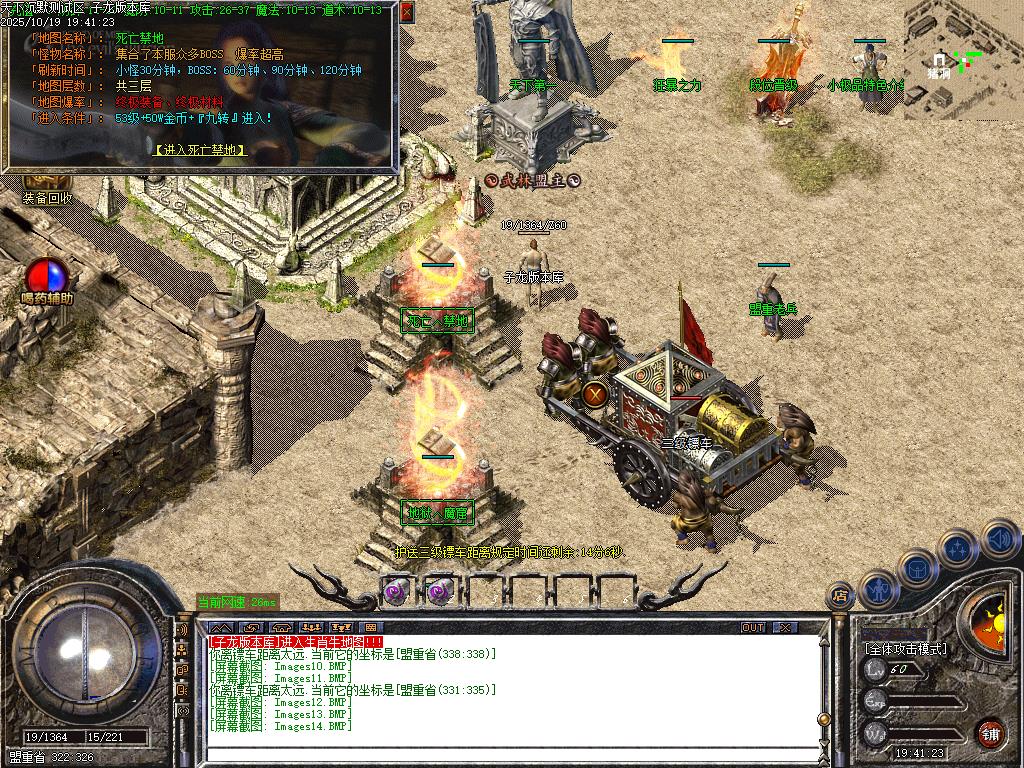Click the first chat filter button above messages
Viewport: 1024px width, 768px height.
click(220, 628)
